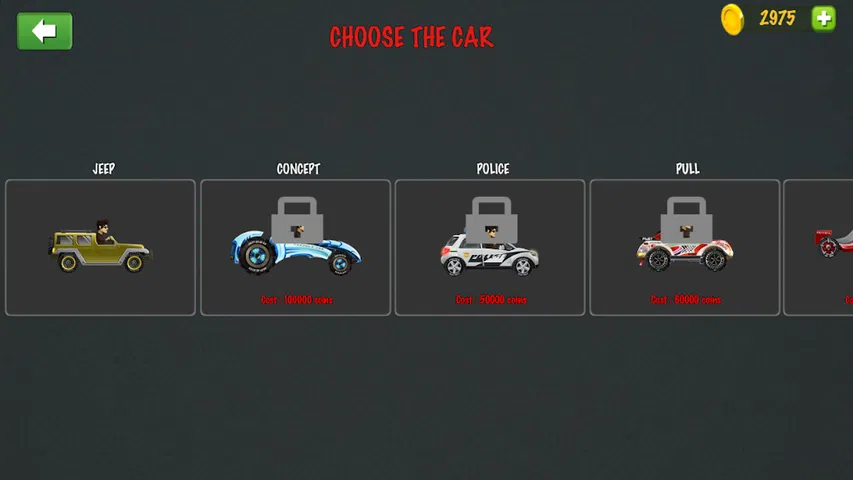Image resolution: width=853 pixels, height=480 pixels.
Task: Select the Jeep car tile
Action: pyautogui.click(x=100, y=248)
